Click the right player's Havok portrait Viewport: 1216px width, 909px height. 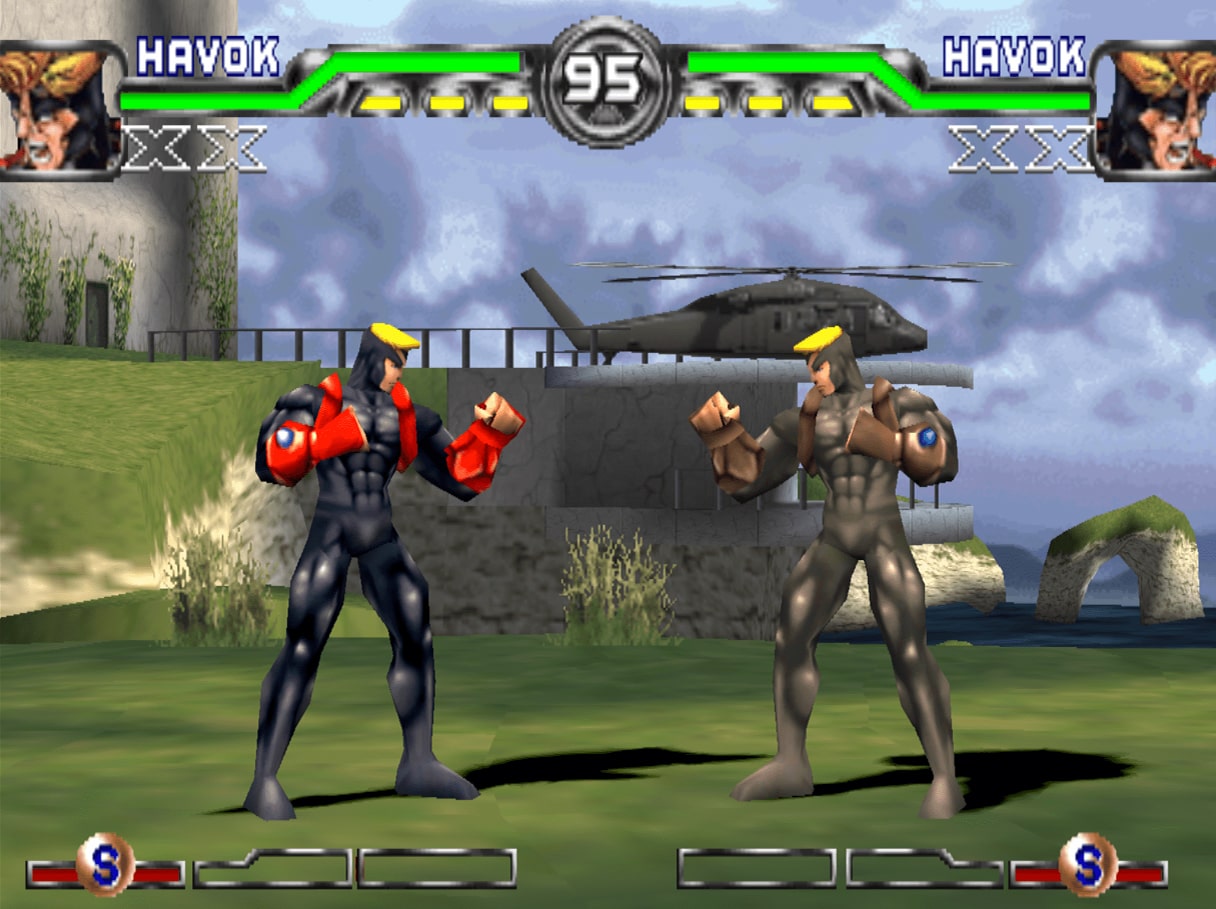click(x=1157, y=108)
